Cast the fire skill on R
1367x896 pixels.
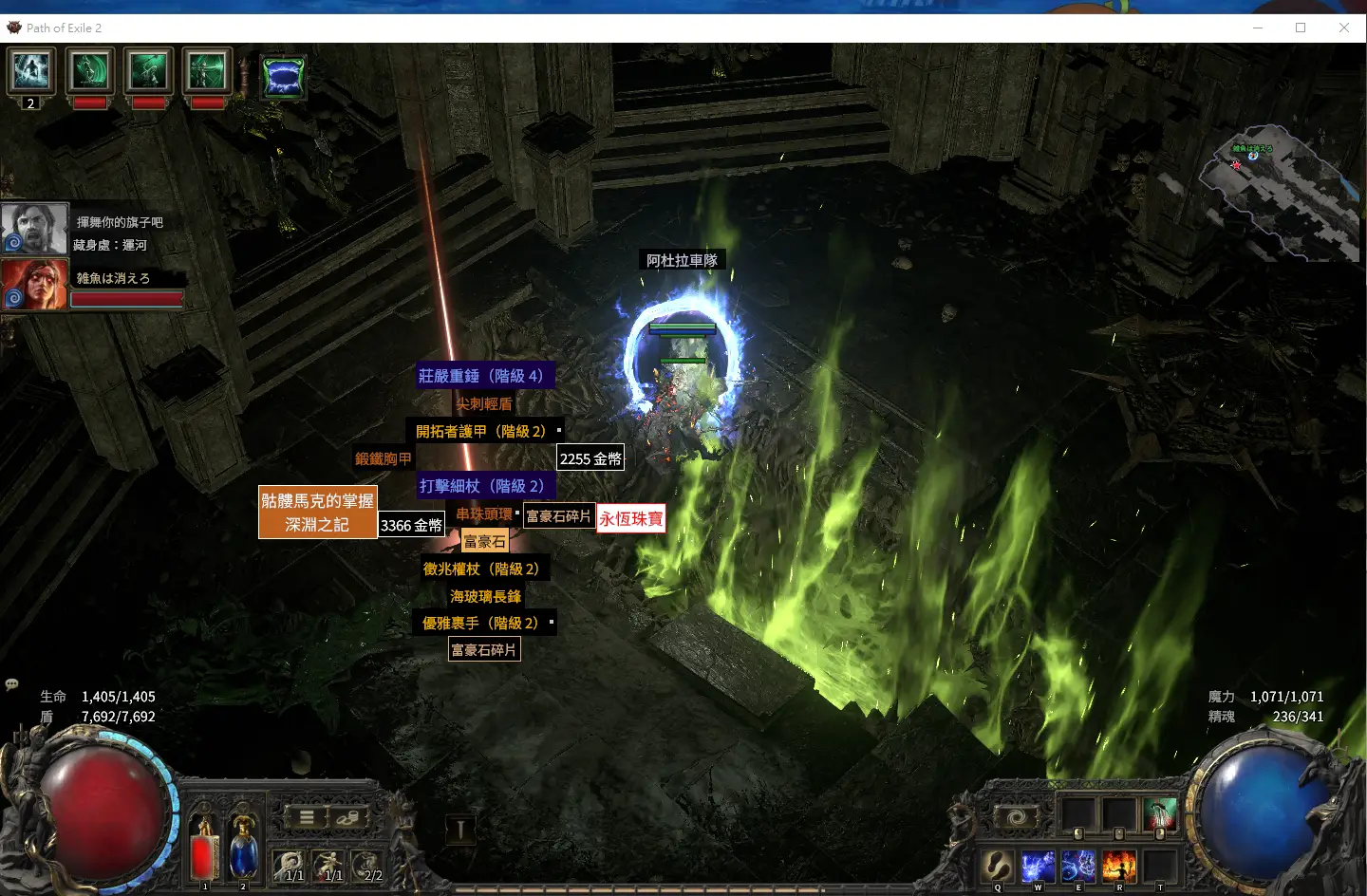coord(1118,866)
